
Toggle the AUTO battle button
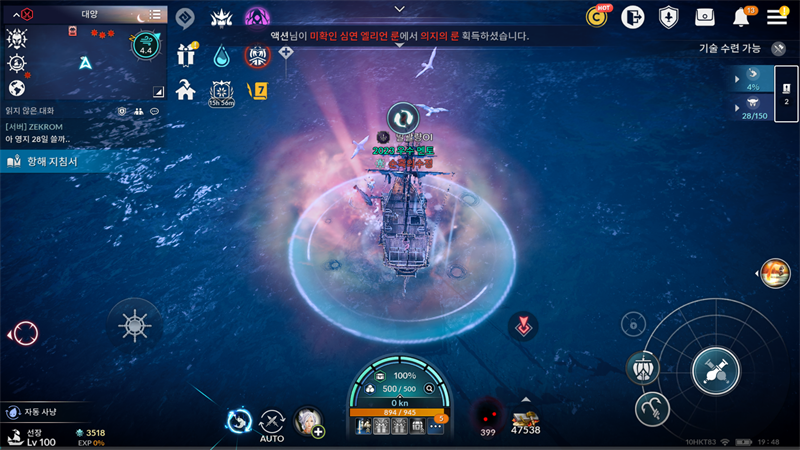[272, 424]
